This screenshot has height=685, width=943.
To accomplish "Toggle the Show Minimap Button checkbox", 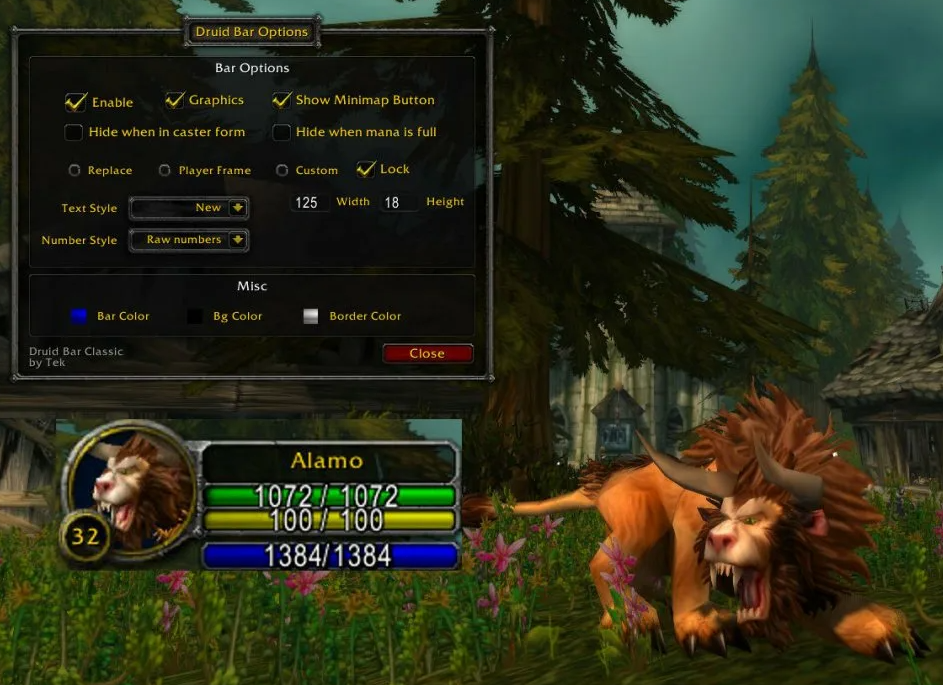I will [282, 100].
